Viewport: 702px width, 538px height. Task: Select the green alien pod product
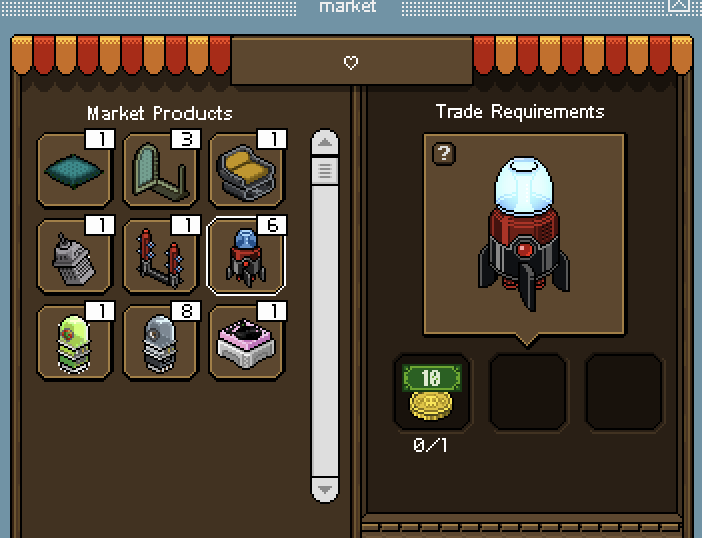click(74, 342)
